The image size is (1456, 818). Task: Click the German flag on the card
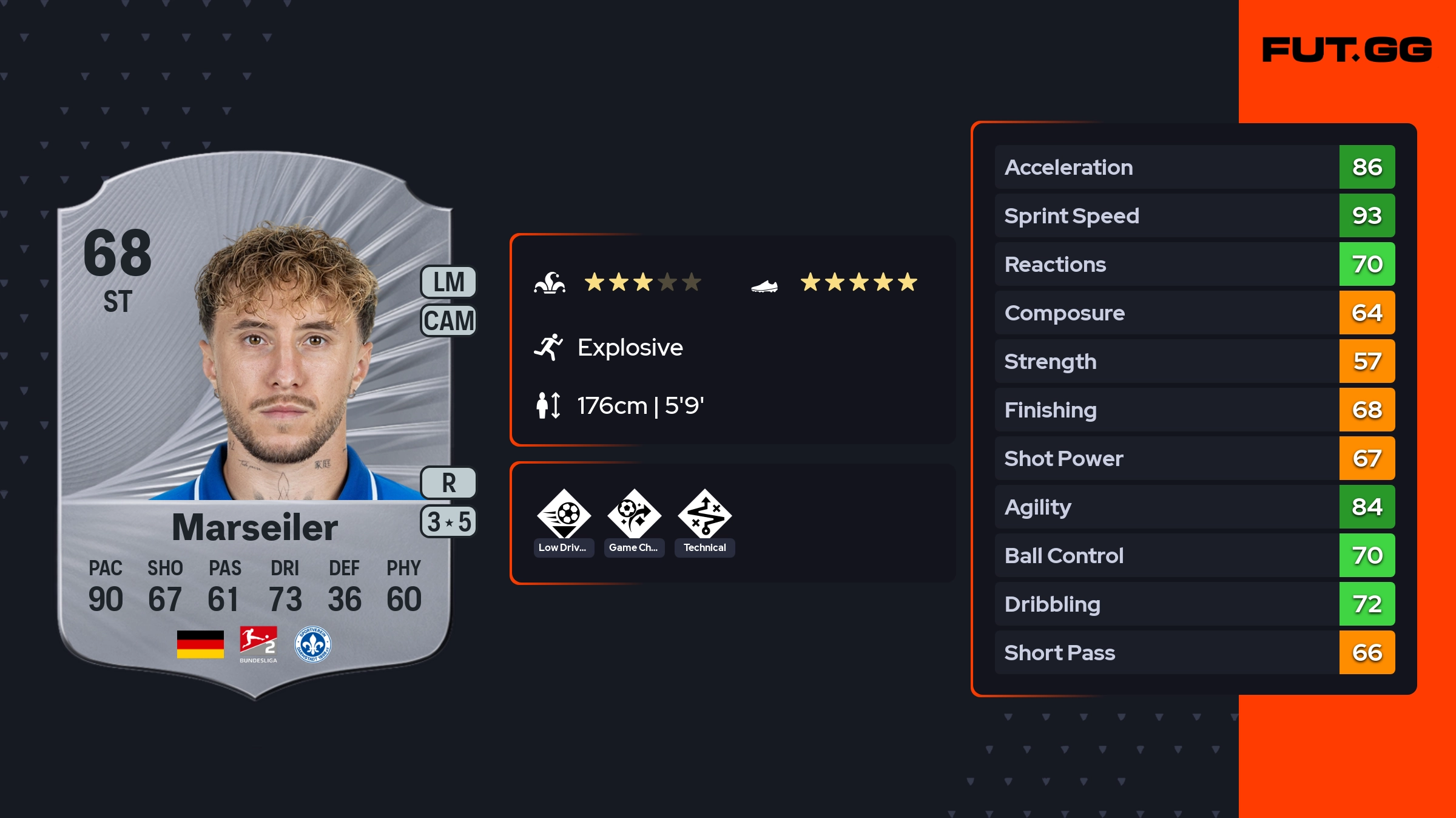click(200, 644)
